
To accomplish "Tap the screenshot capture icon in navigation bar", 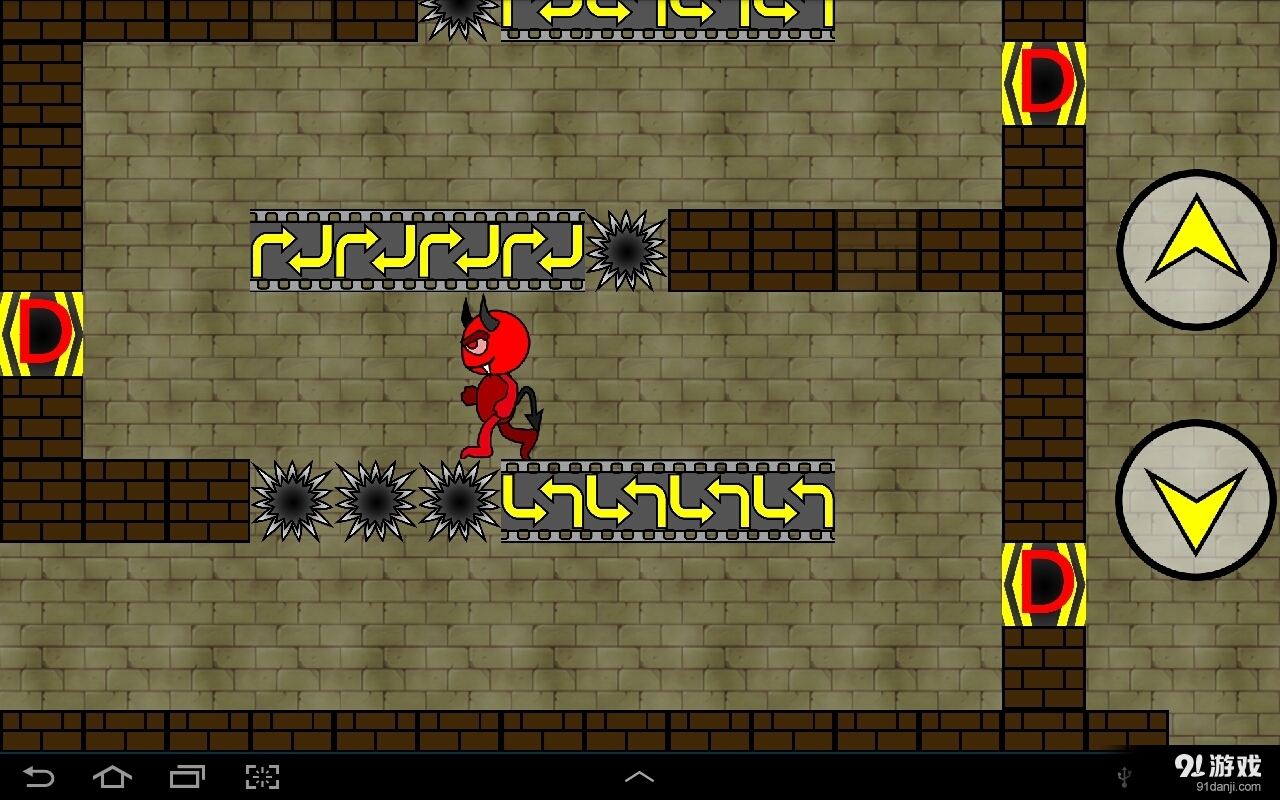I will click(x=261, y=775).
